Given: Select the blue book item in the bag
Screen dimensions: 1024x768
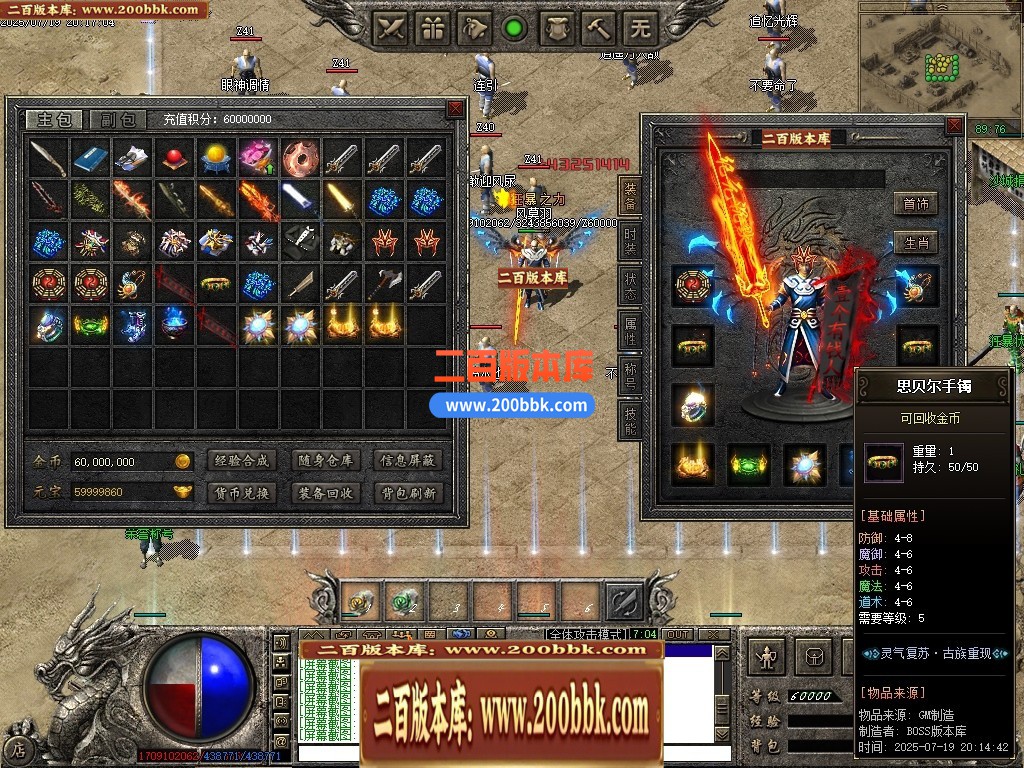Looking at the screenshot, I should (x=90, y=158).
